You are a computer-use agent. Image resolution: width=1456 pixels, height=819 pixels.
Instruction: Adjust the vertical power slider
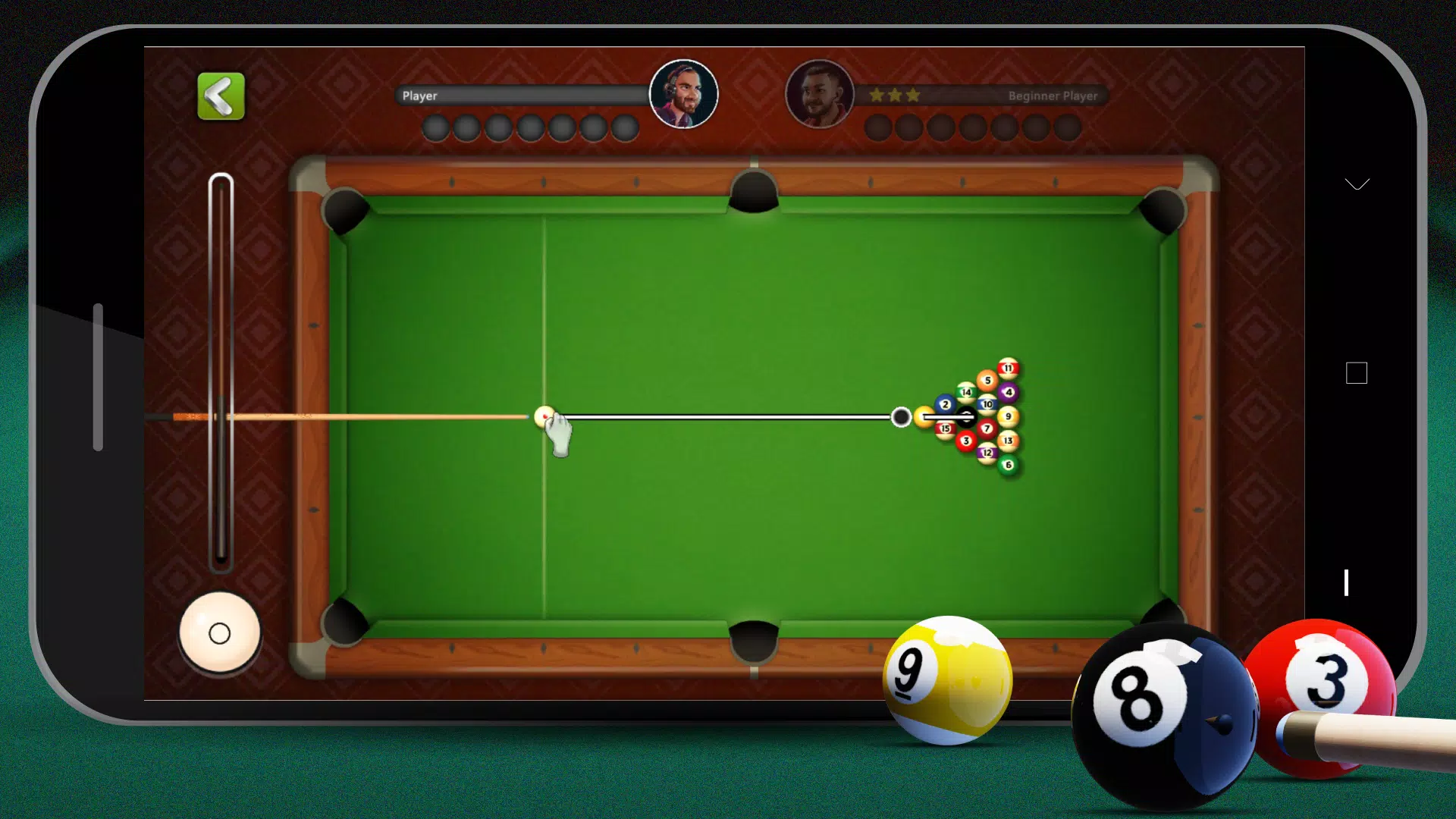click(221, 372)
